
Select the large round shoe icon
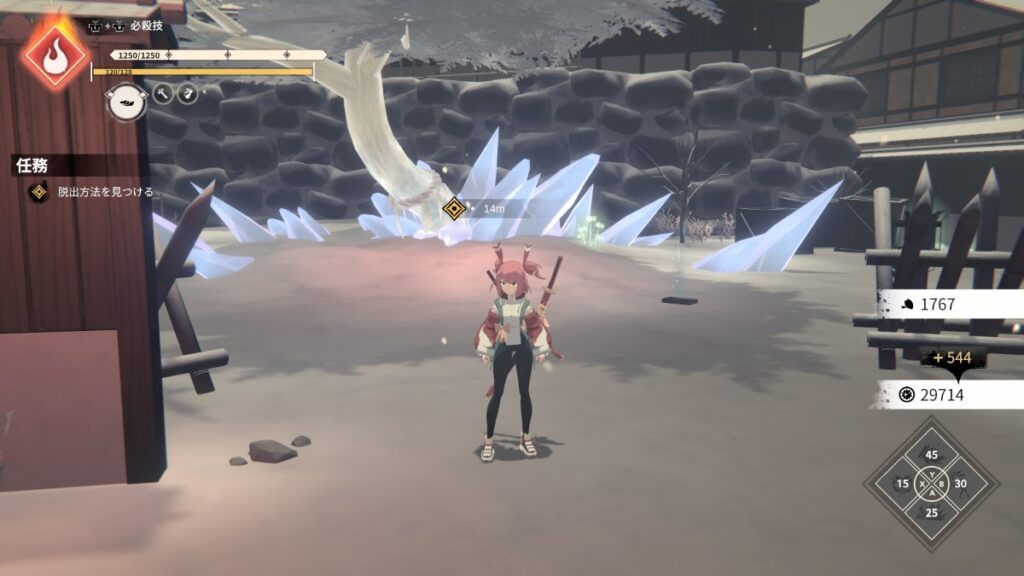[x=126, y=102]
